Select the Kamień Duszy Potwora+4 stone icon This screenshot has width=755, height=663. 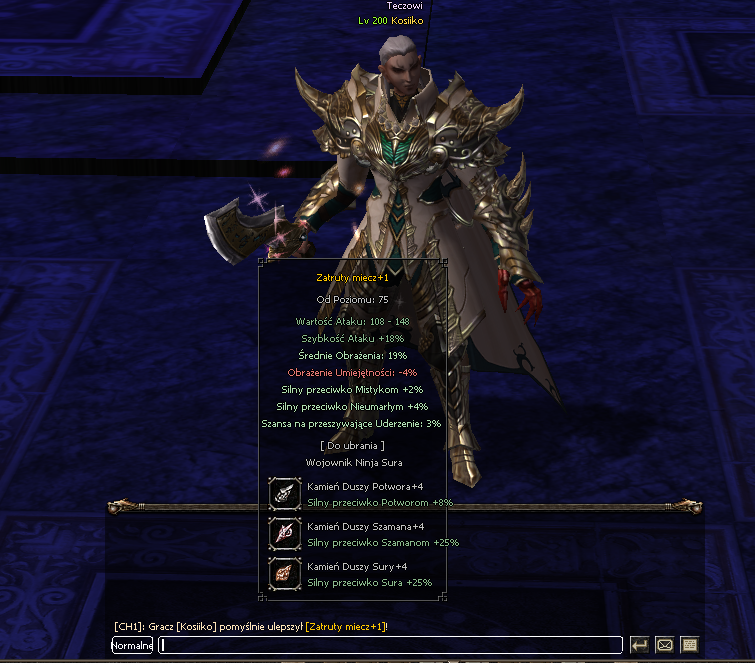click(285, 493)
